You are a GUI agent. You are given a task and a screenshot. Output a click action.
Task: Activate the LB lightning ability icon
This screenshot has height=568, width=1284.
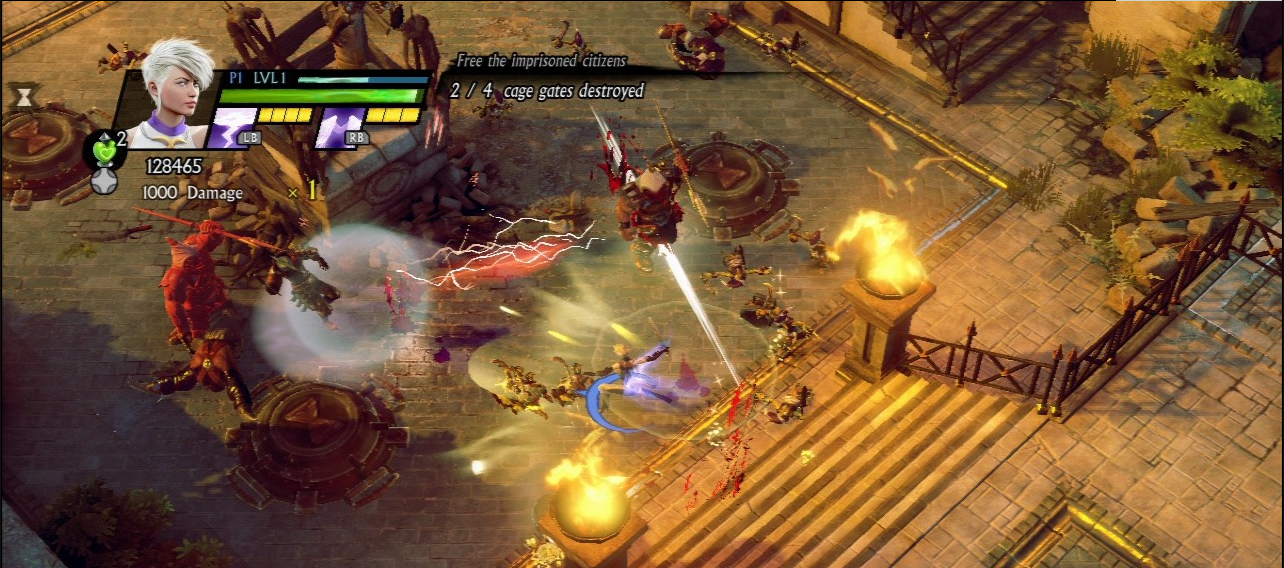click(x=232, y=128)
